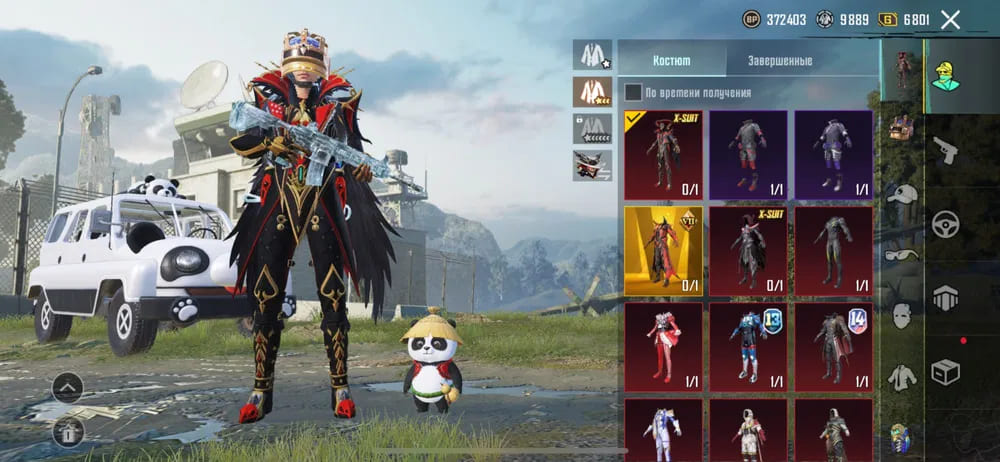Select the green-masked character category icon
The width and height of the screenshot is (1000, 462).
(x=945, y=72)
